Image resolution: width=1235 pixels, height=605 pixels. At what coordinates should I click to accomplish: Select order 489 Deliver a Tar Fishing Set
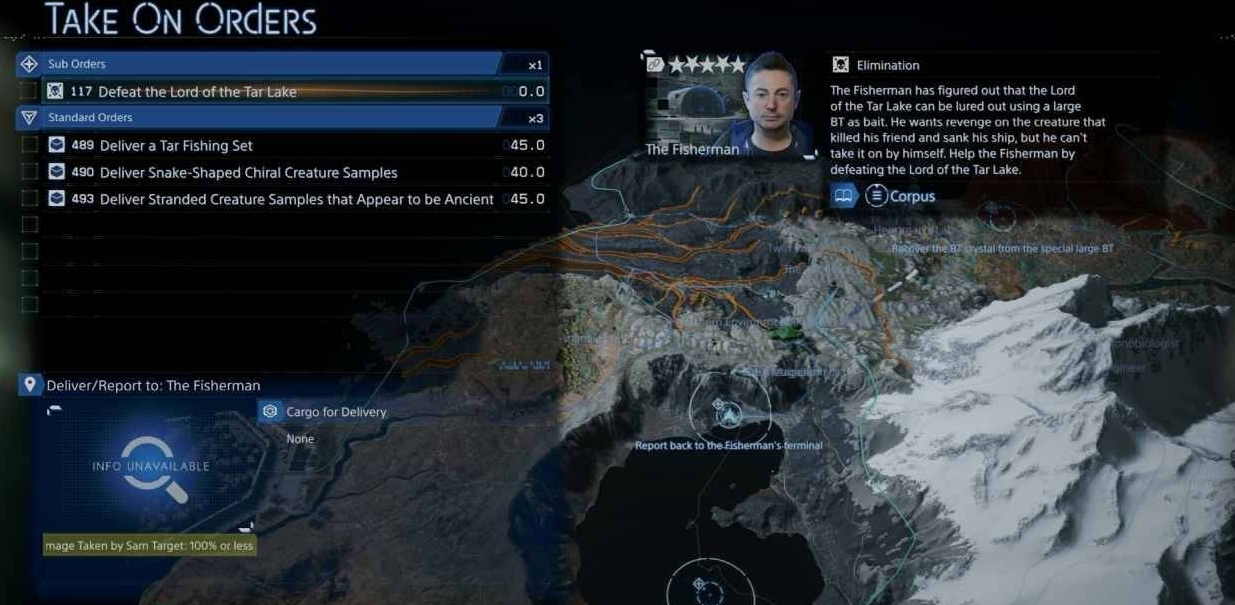pos(175,146)
